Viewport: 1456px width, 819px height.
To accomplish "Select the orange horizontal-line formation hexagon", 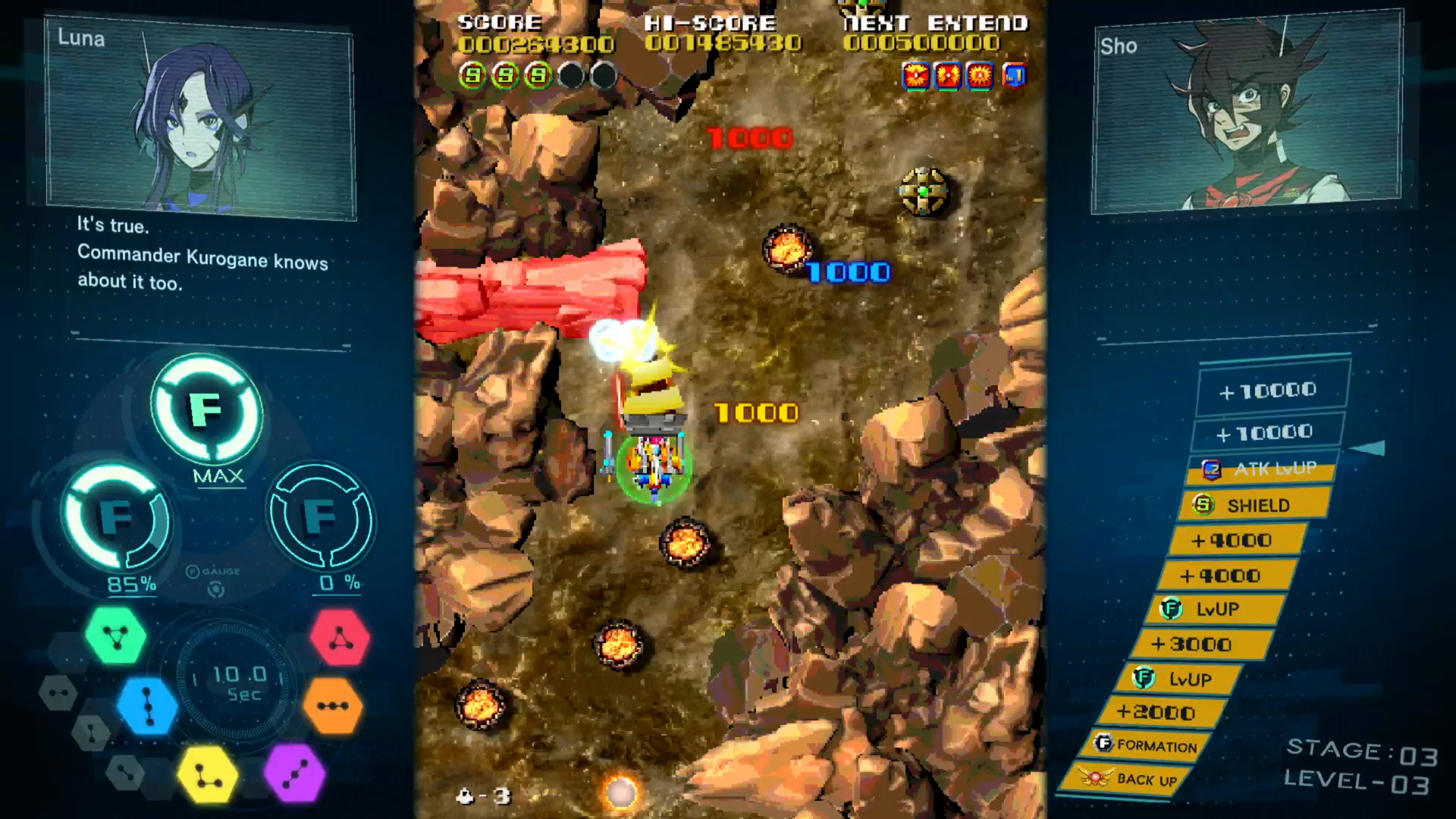I will click(x=335, y=708).
